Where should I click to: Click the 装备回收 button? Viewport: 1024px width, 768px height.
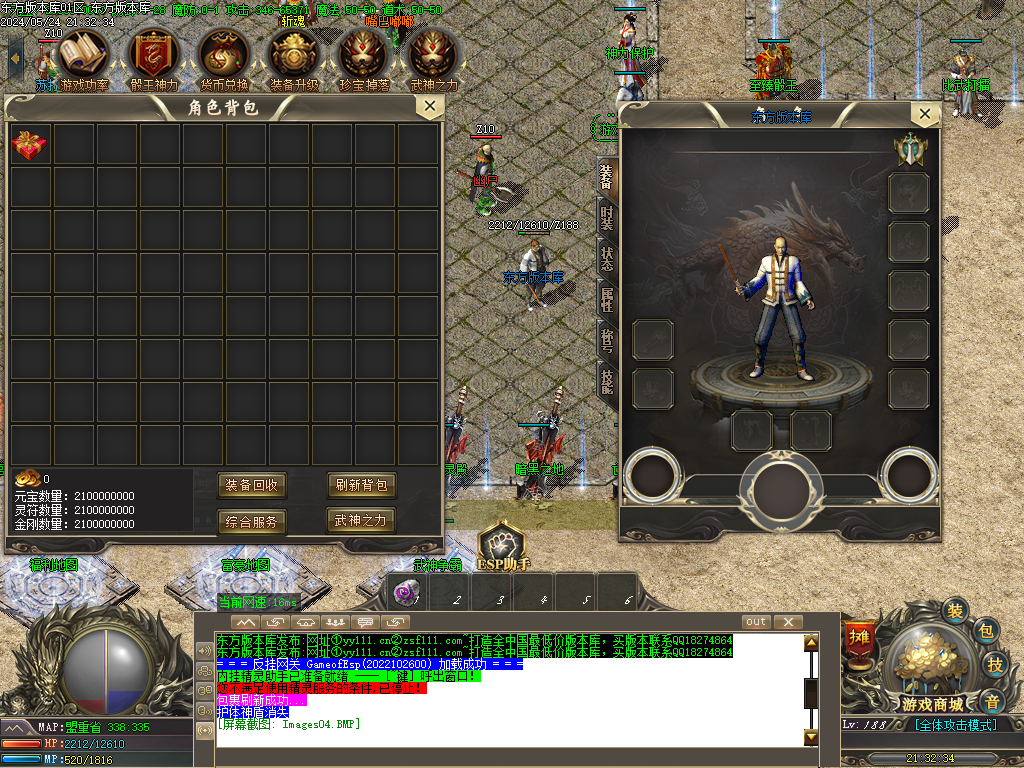[x=252, y=486]
